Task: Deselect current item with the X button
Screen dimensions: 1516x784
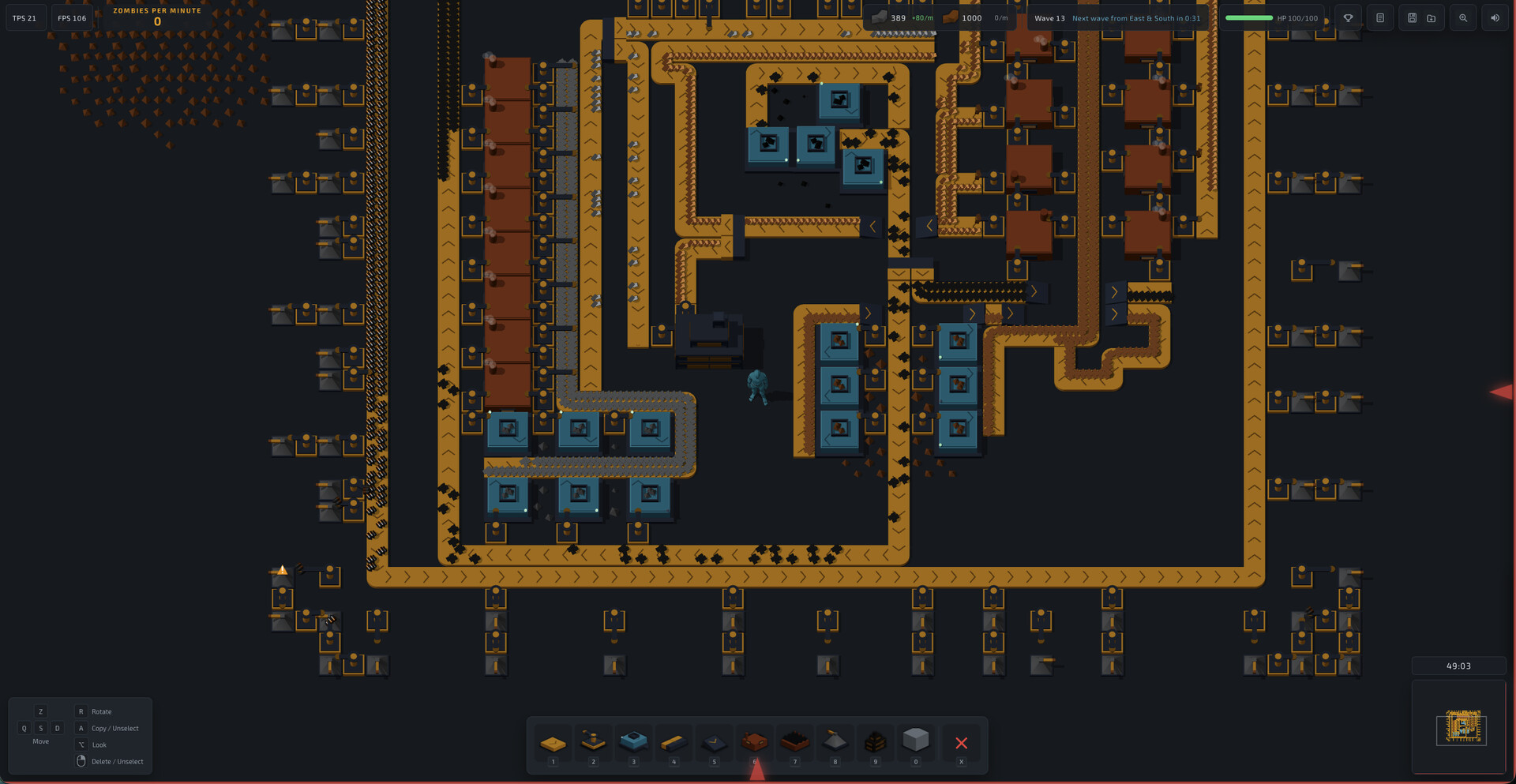Action: coord(962,742)
